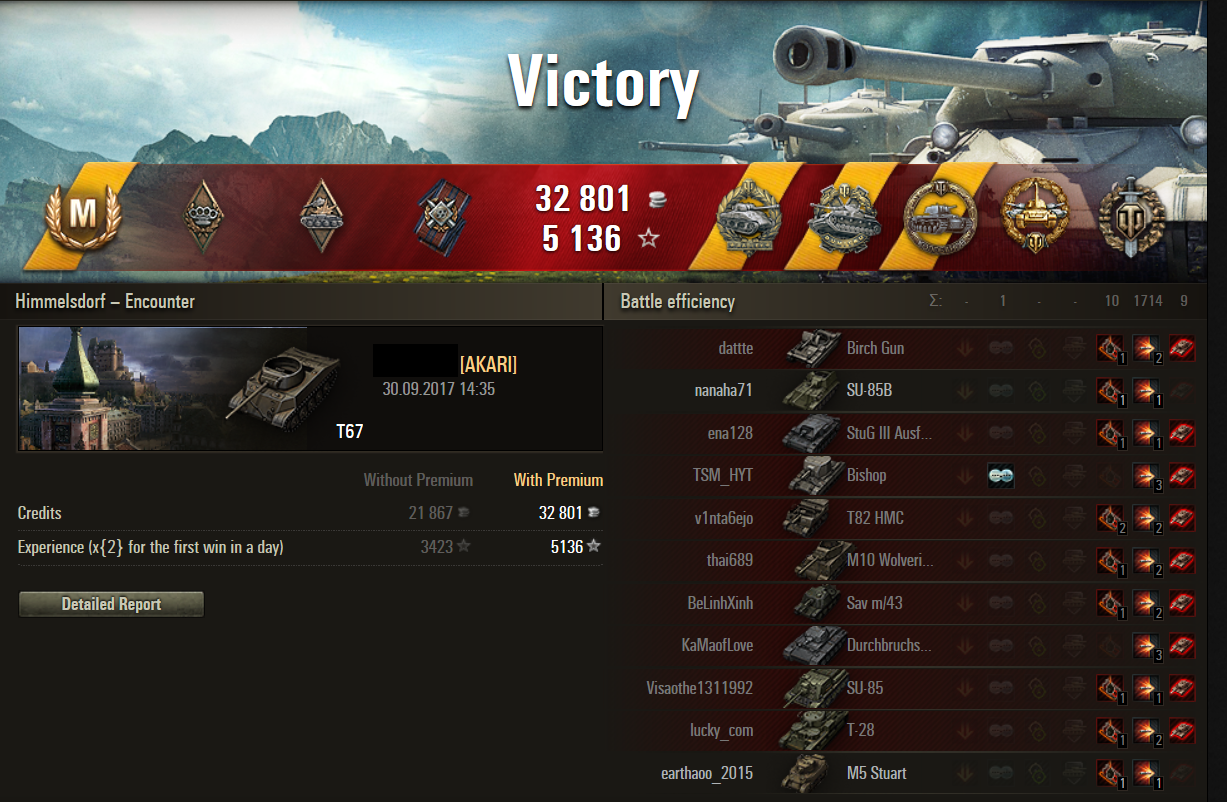Select the dattte Birch Gun row
1227x802 pixels.
click(875, 348)
